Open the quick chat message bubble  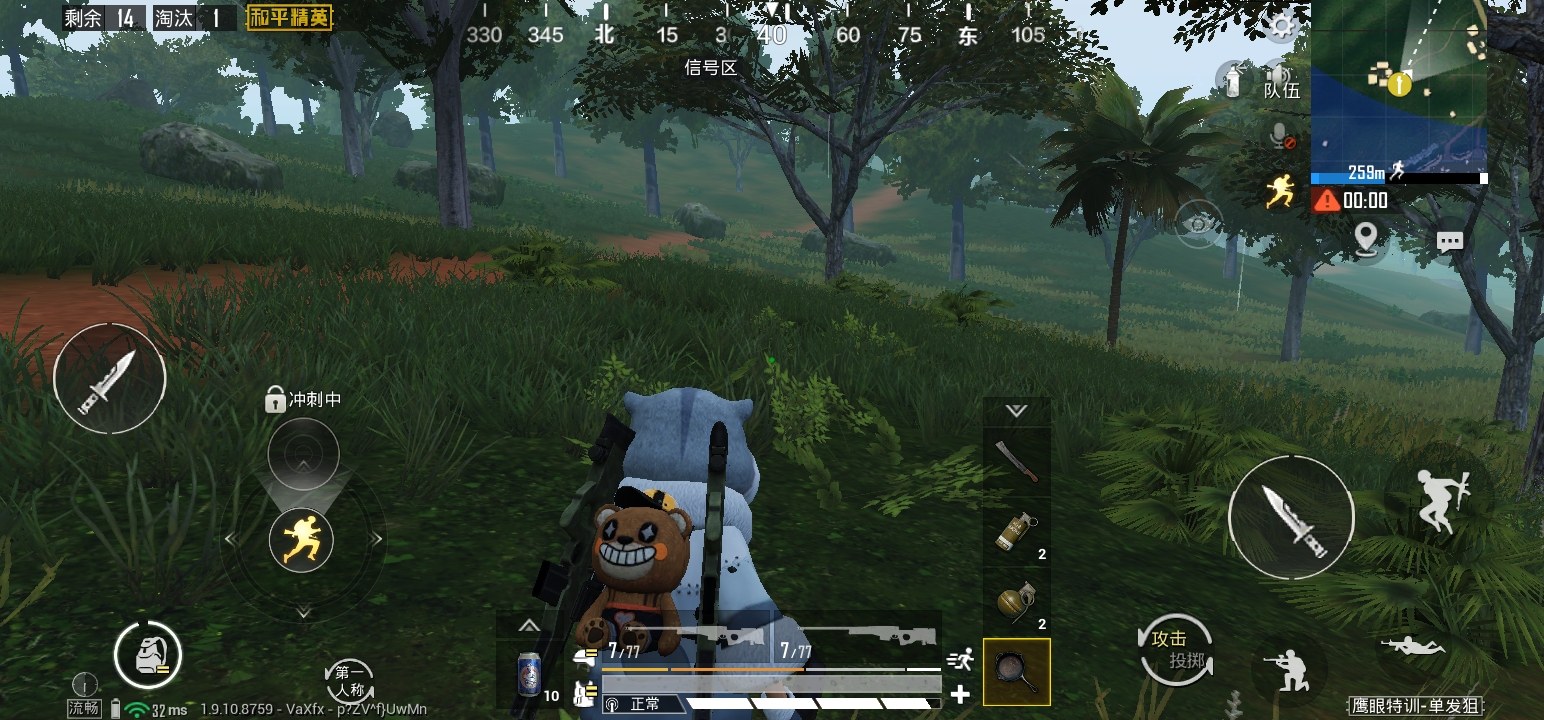(1449, 240)
